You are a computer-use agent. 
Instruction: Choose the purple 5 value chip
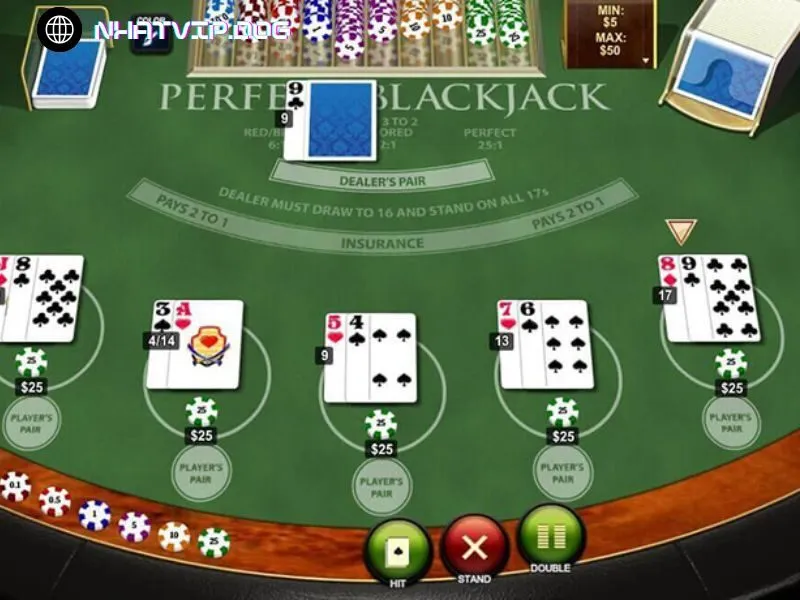pos(134,526)
